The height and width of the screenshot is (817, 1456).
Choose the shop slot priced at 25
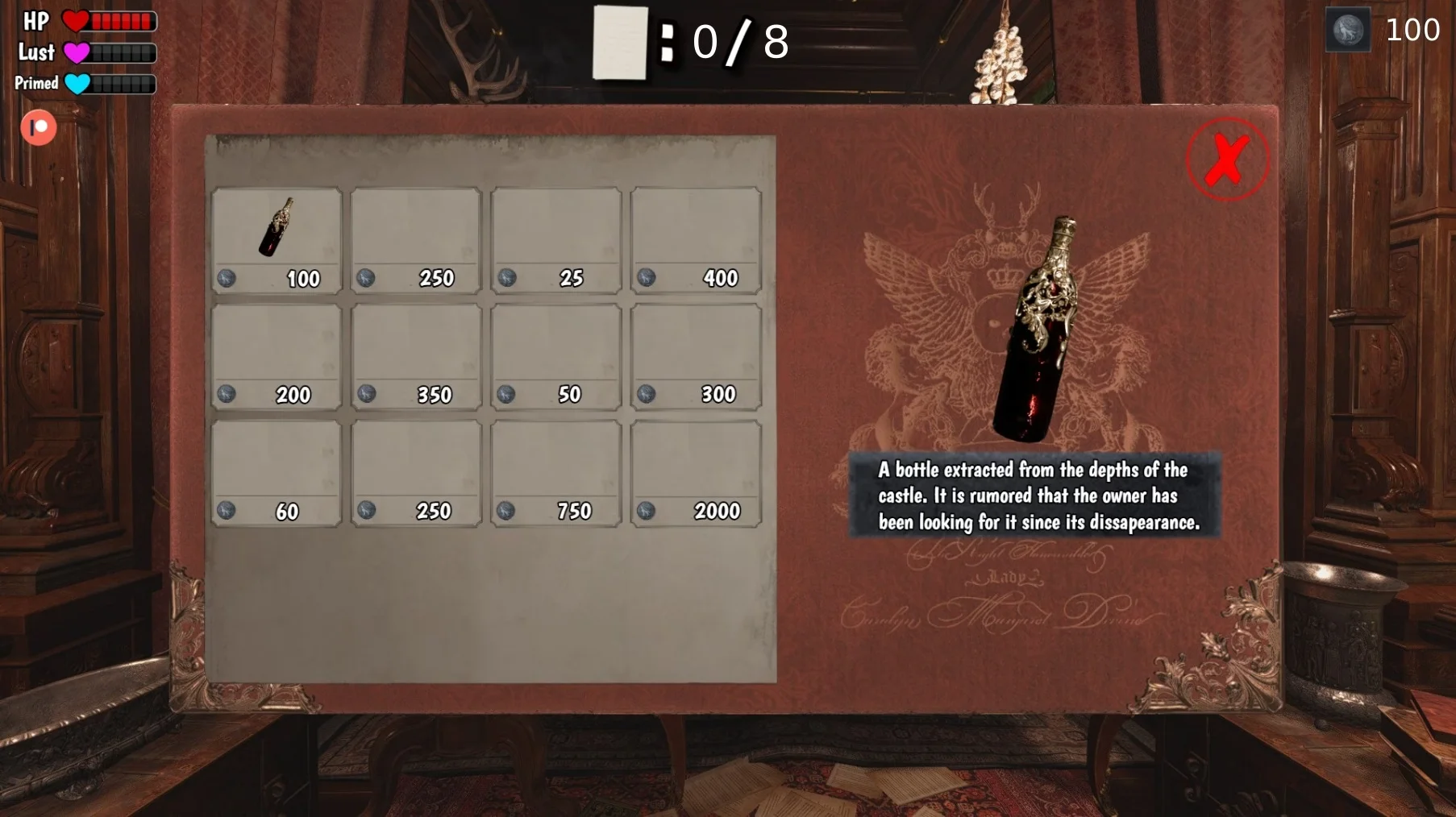[555, 239]
